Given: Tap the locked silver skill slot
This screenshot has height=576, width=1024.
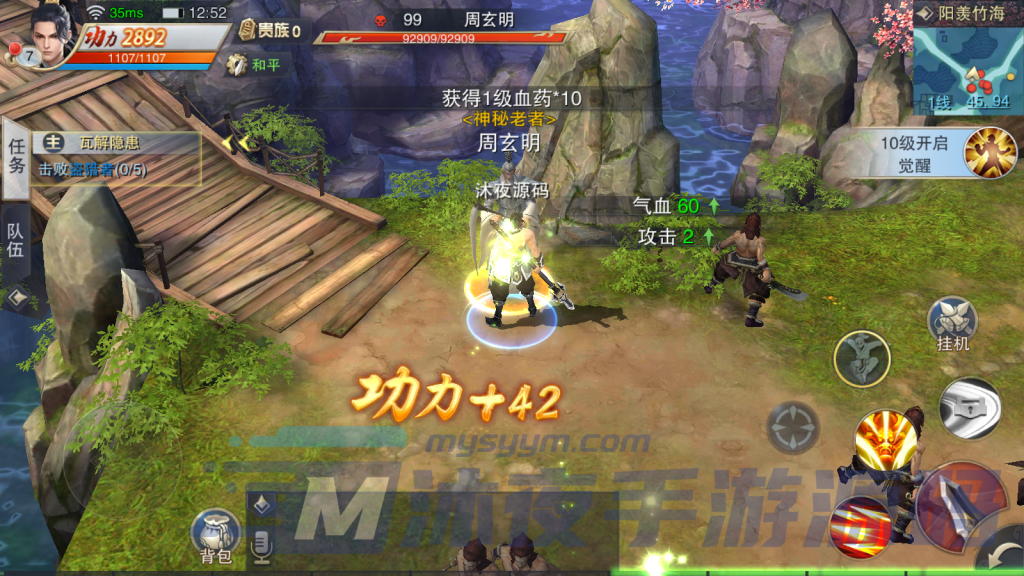Looking at the screenshot, I should click(969, 407).
